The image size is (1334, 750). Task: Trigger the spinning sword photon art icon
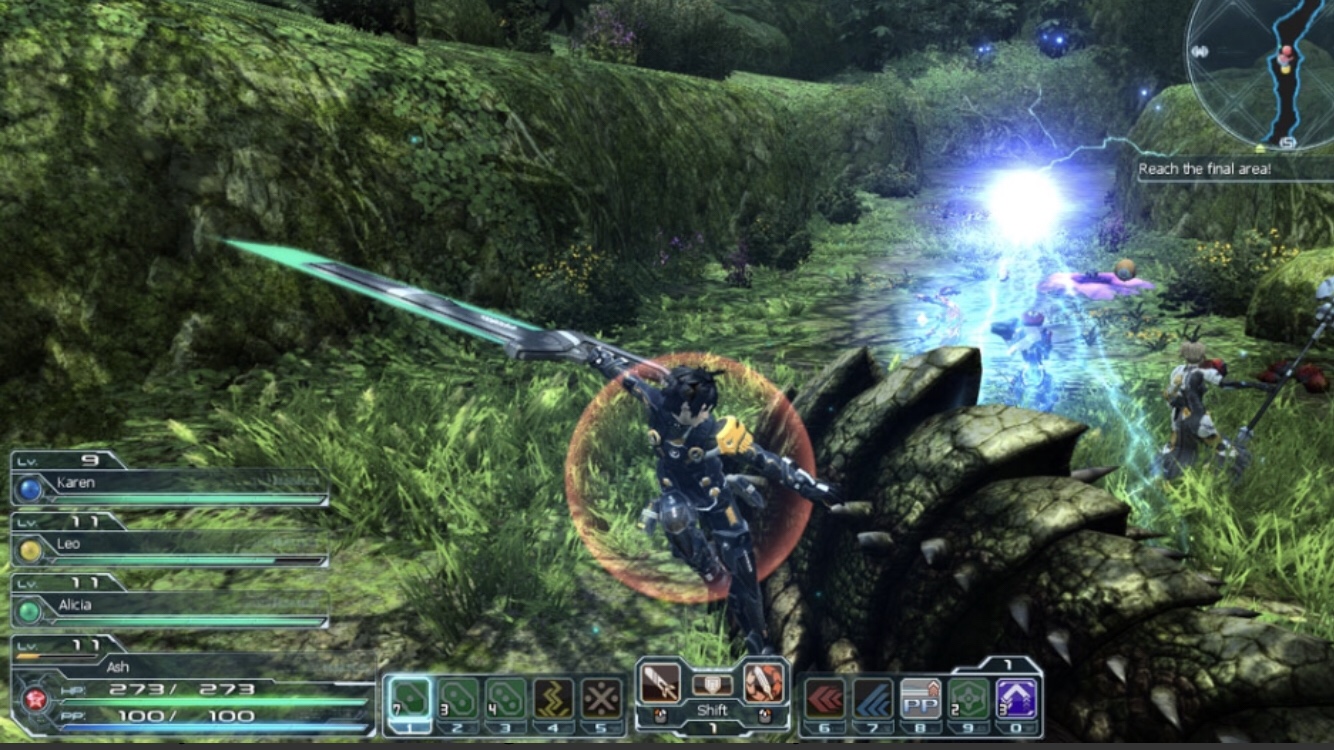764,682
